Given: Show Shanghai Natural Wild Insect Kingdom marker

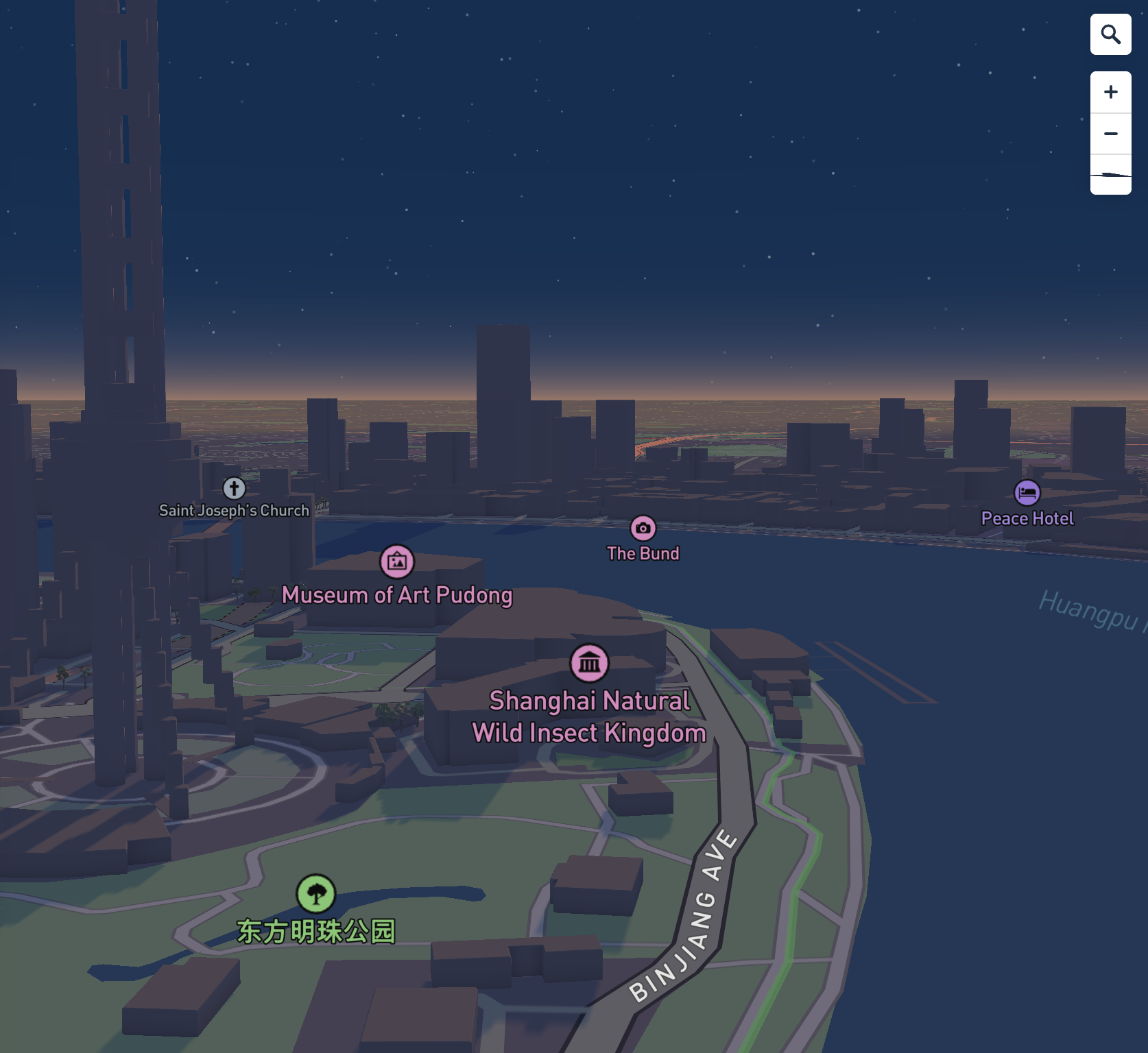Looking at the screenshot, I should (589, 663).
